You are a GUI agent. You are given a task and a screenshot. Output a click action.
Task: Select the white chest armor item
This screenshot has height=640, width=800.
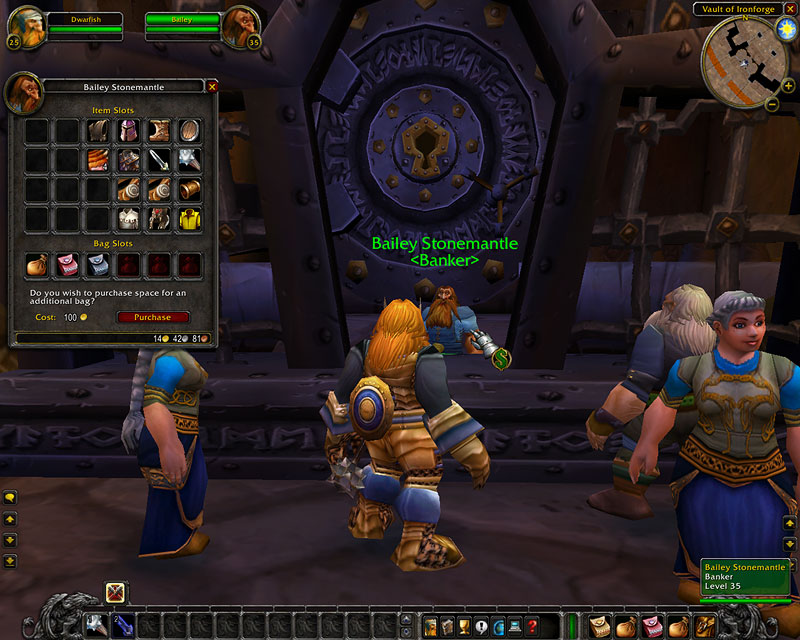pyautogui.click(x=127, y=218)
